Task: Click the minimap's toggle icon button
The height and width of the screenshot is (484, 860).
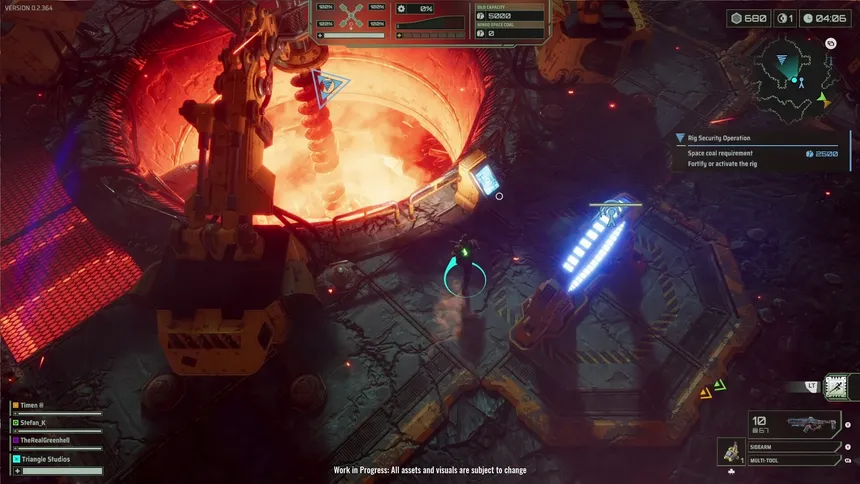Action: [x=830, y=44]
